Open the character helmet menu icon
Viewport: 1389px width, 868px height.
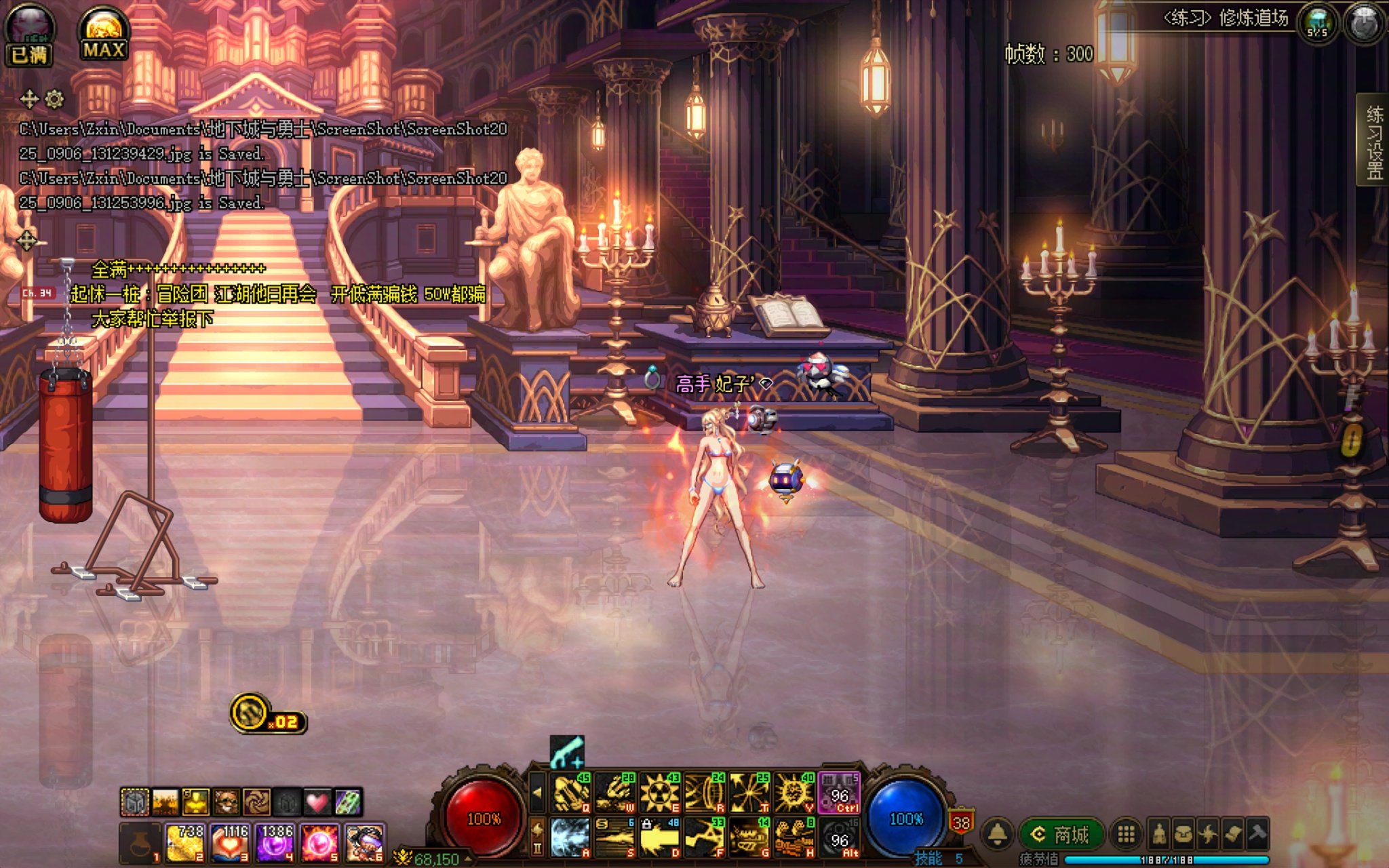pyautogui.click(x=1159, y=834)
